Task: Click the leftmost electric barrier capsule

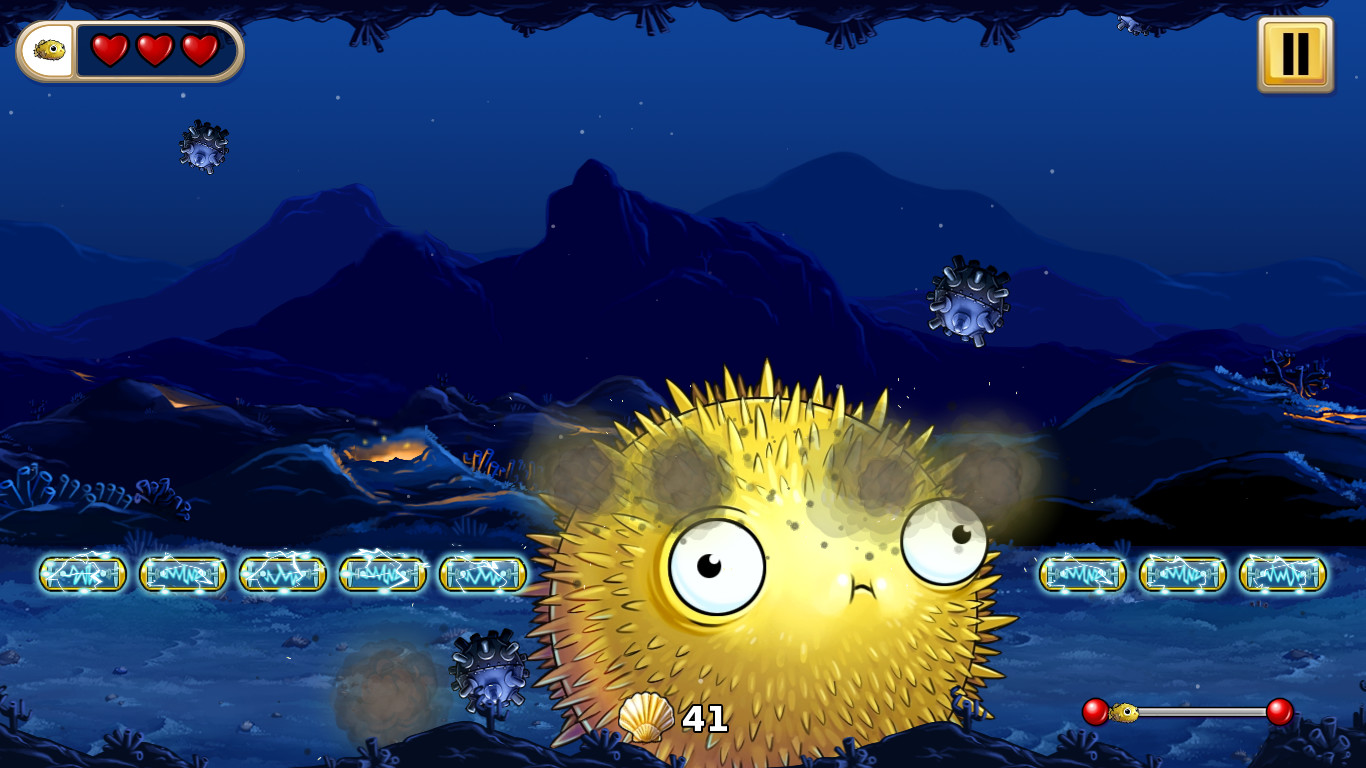Action: 83,575
